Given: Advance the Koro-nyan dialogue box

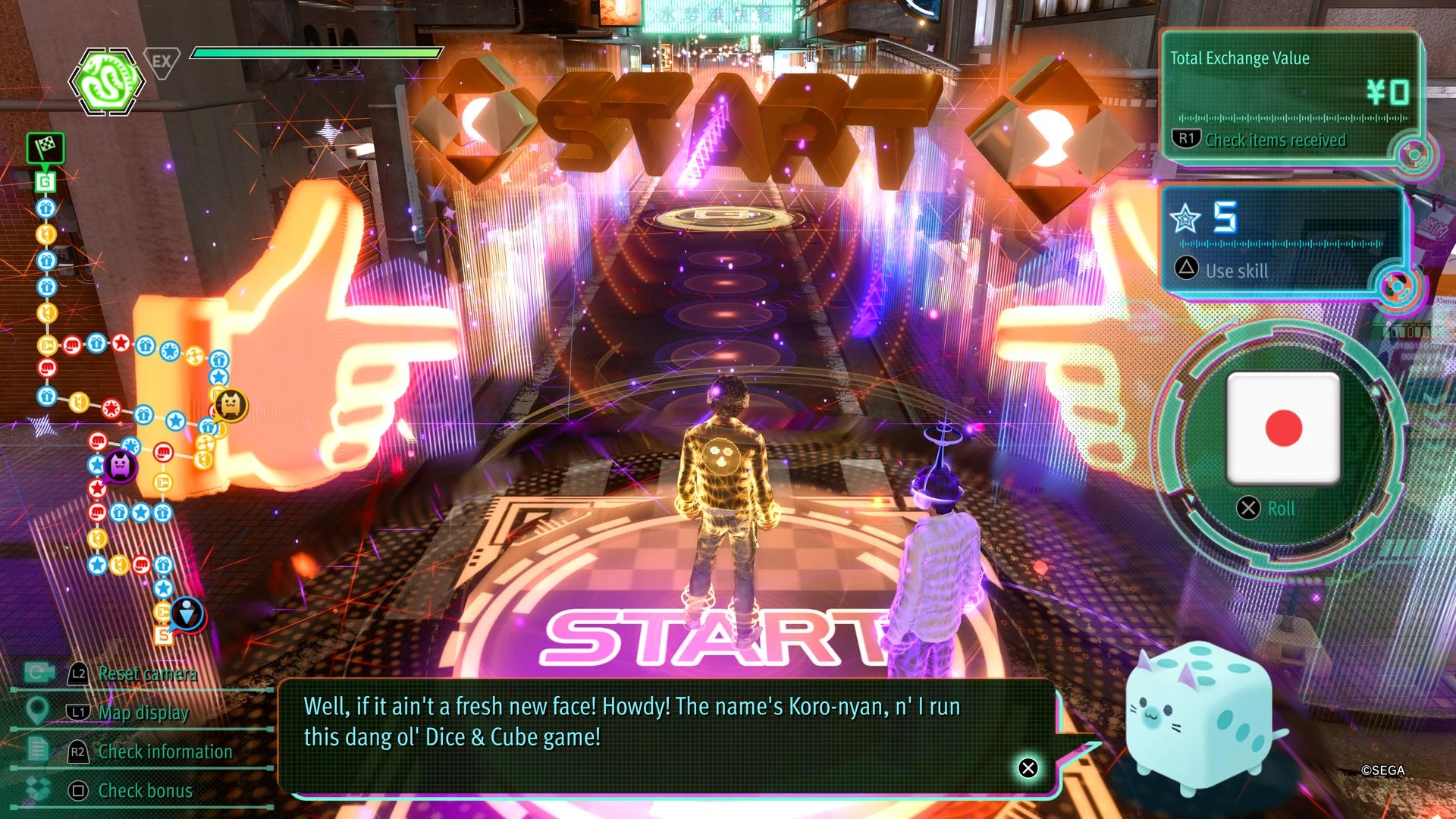Looking at the screenshot, I should [x=1028, y=768].
